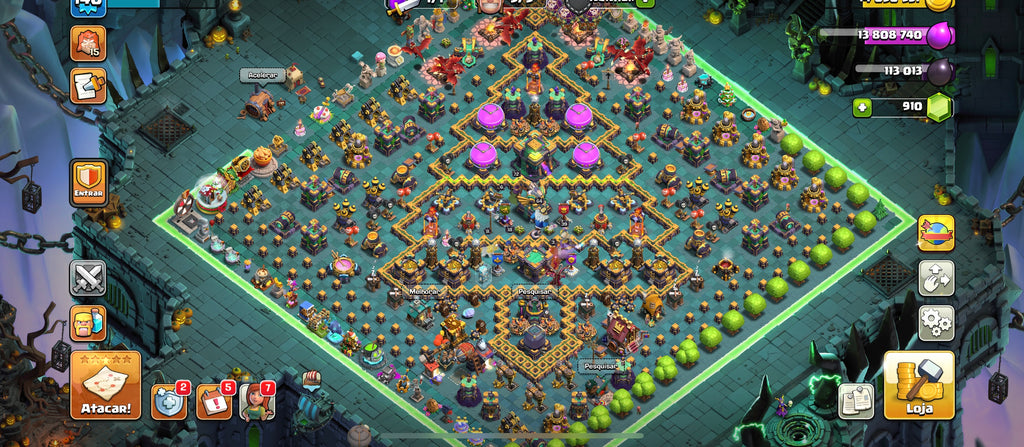Open the settings gears menu
1024x447 pixels.
tap(937, 323)
